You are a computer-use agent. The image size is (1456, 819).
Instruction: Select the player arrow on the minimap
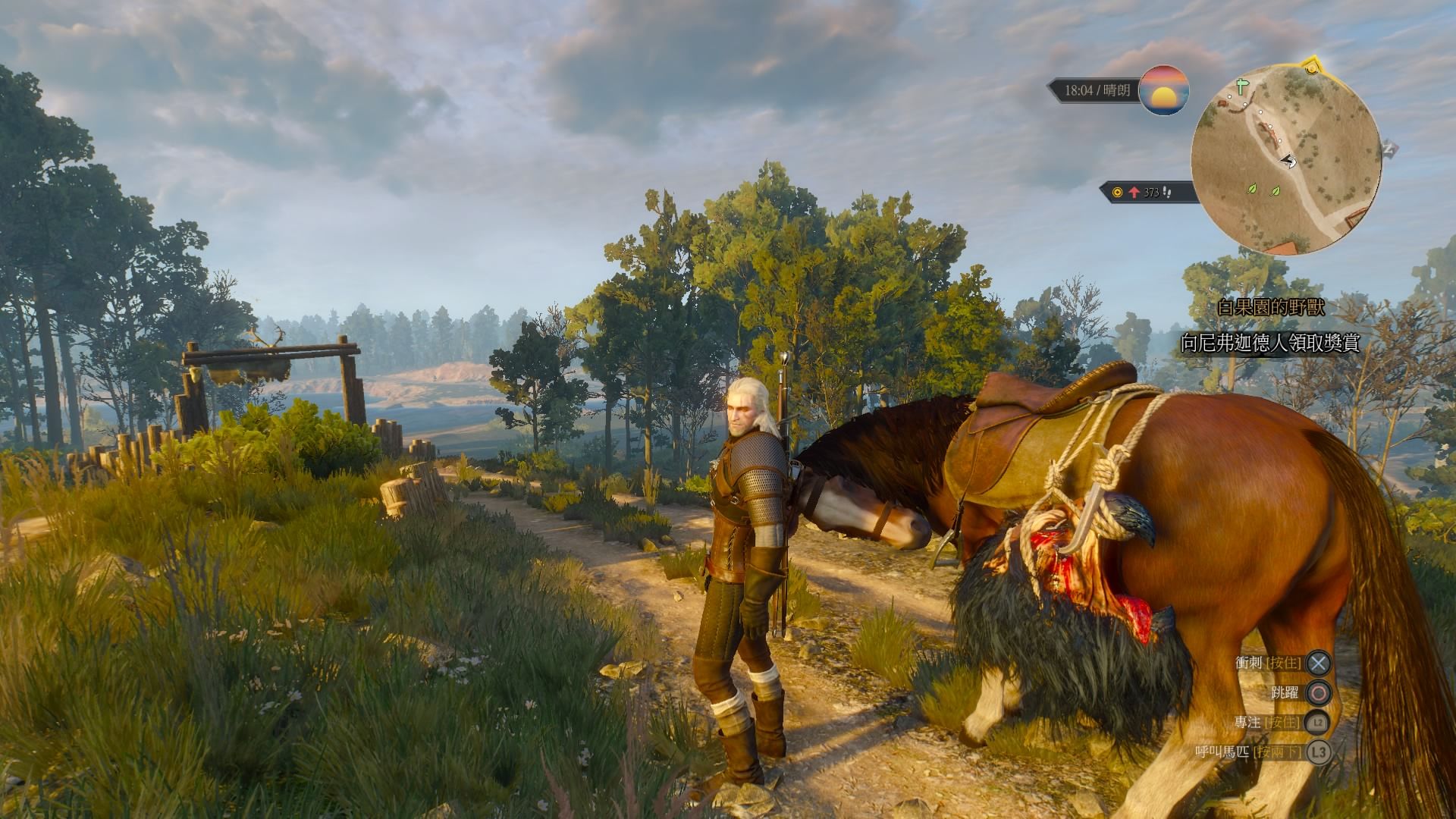(1288, 161)
